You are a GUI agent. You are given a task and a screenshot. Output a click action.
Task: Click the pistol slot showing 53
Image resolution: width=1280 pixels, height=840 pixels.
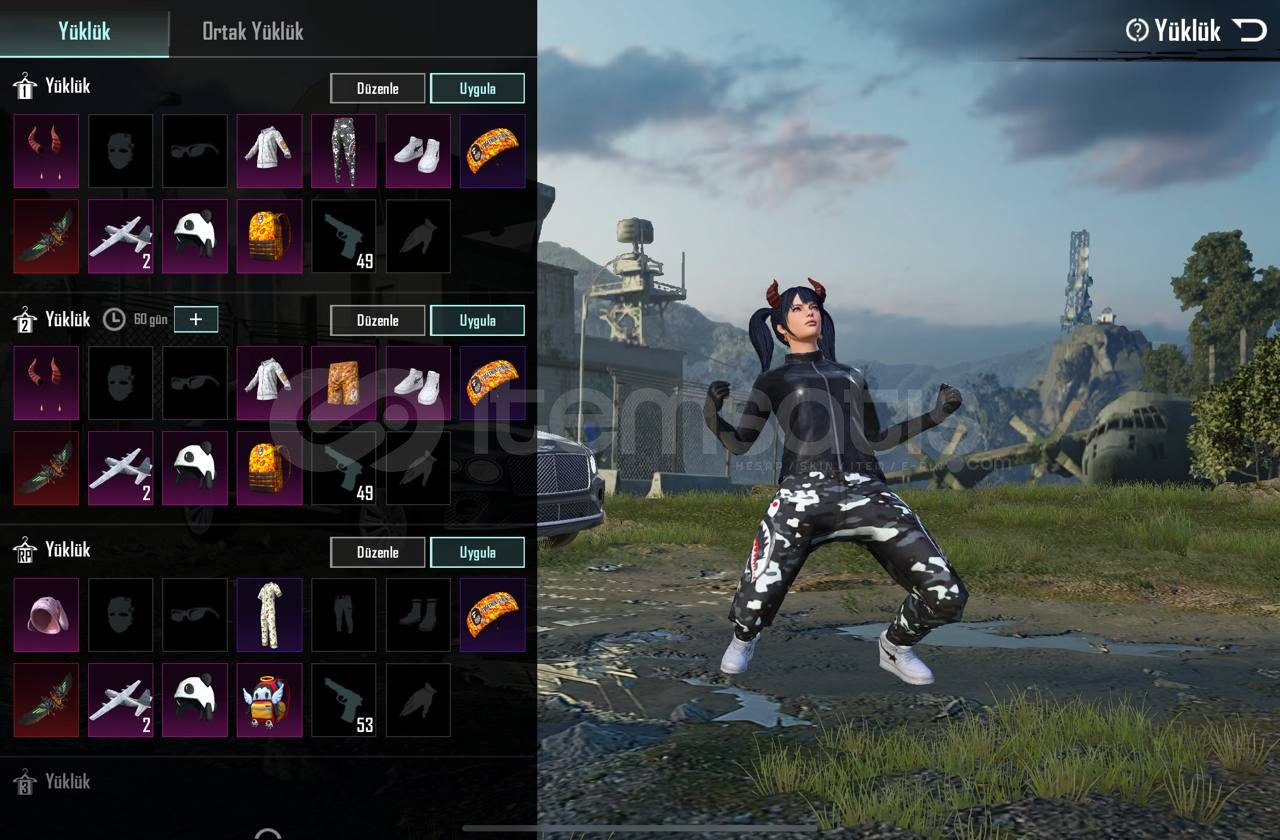[344, 700]
